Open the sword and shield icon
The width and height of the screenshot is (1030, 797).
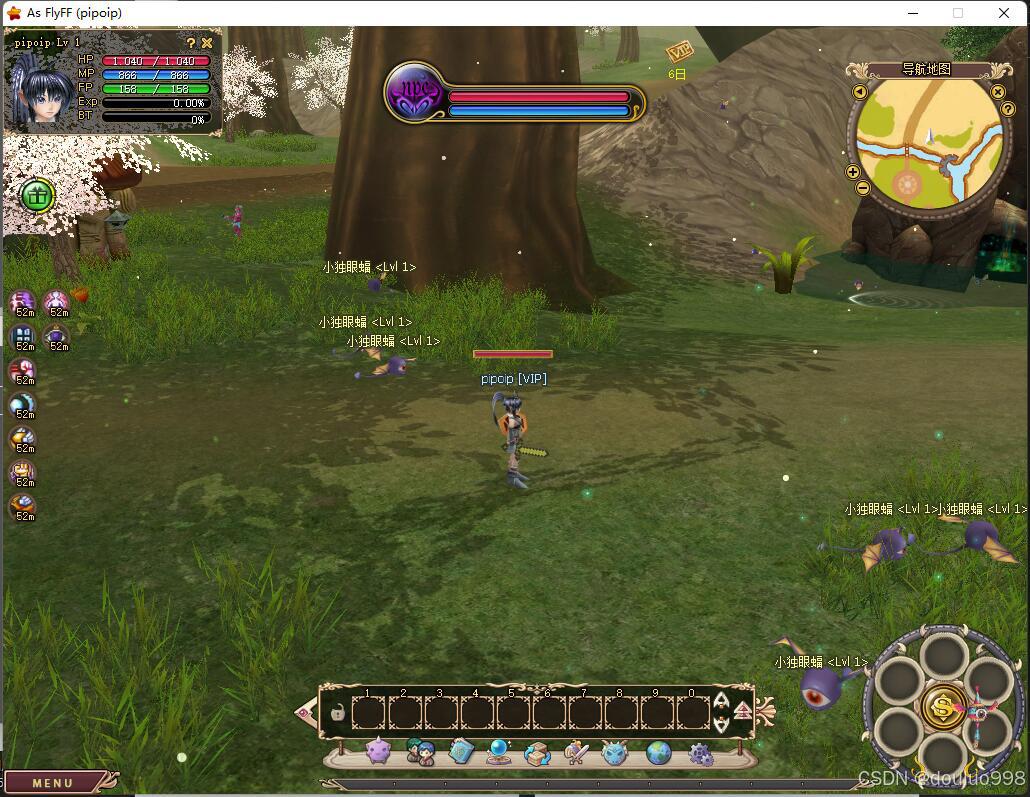576,752
